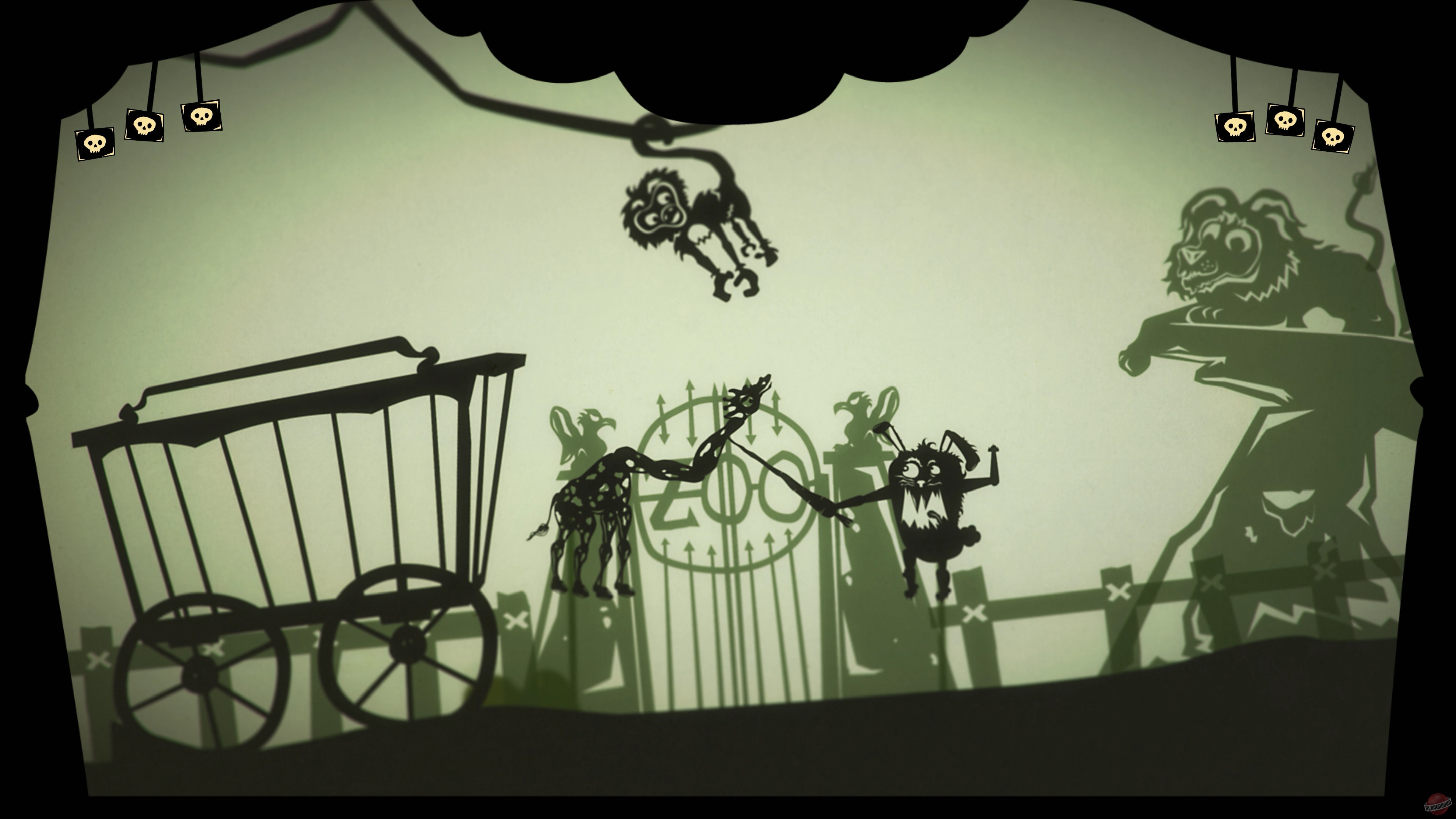
Task: Click the second skull card at top-left
Action: click(x=145, y=126)
